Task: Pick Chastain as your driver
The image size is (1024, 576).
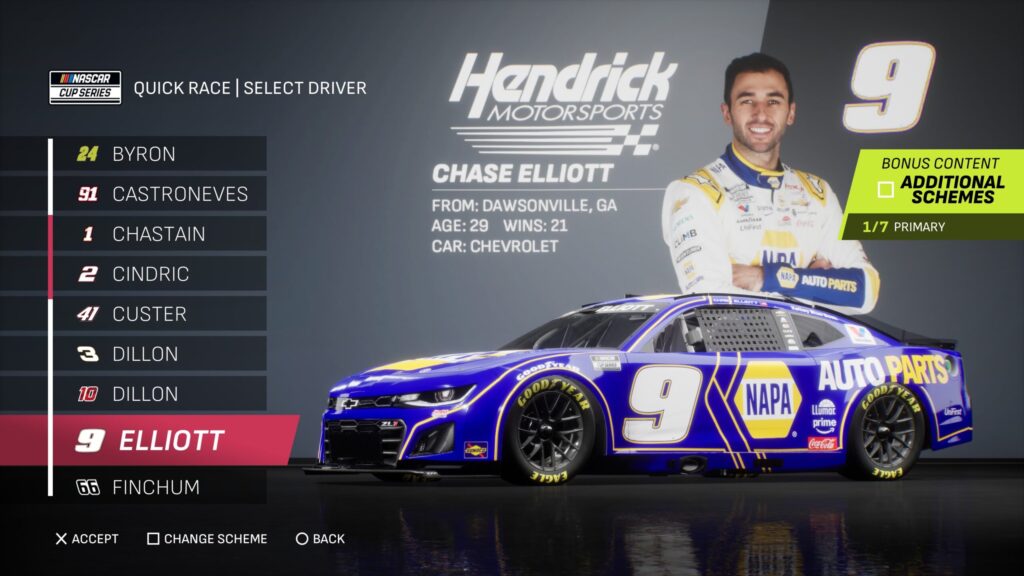Action: [158, 234]
